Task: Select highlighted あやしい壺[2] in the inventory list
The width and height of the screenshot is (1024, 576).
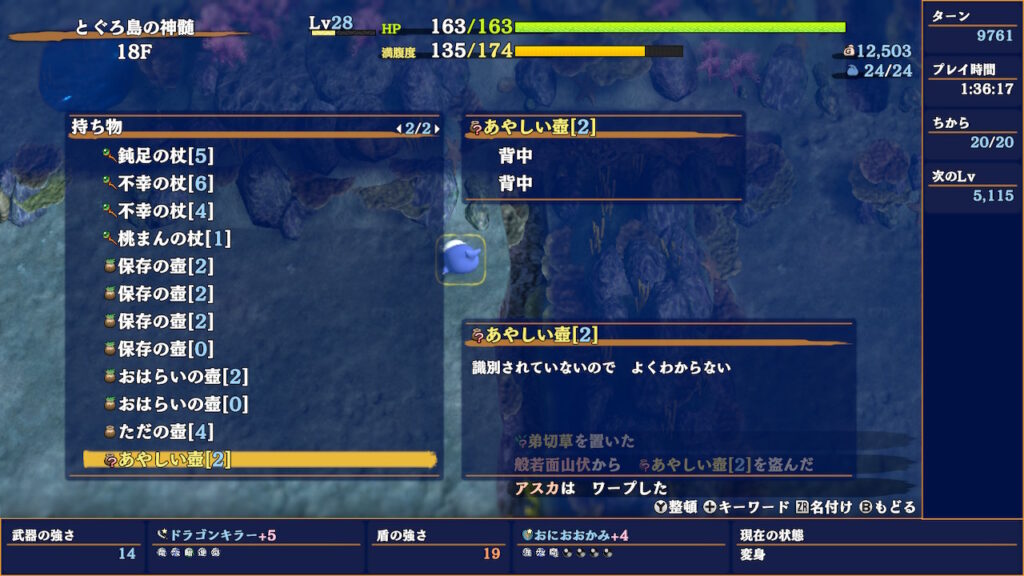Action: 174,460
